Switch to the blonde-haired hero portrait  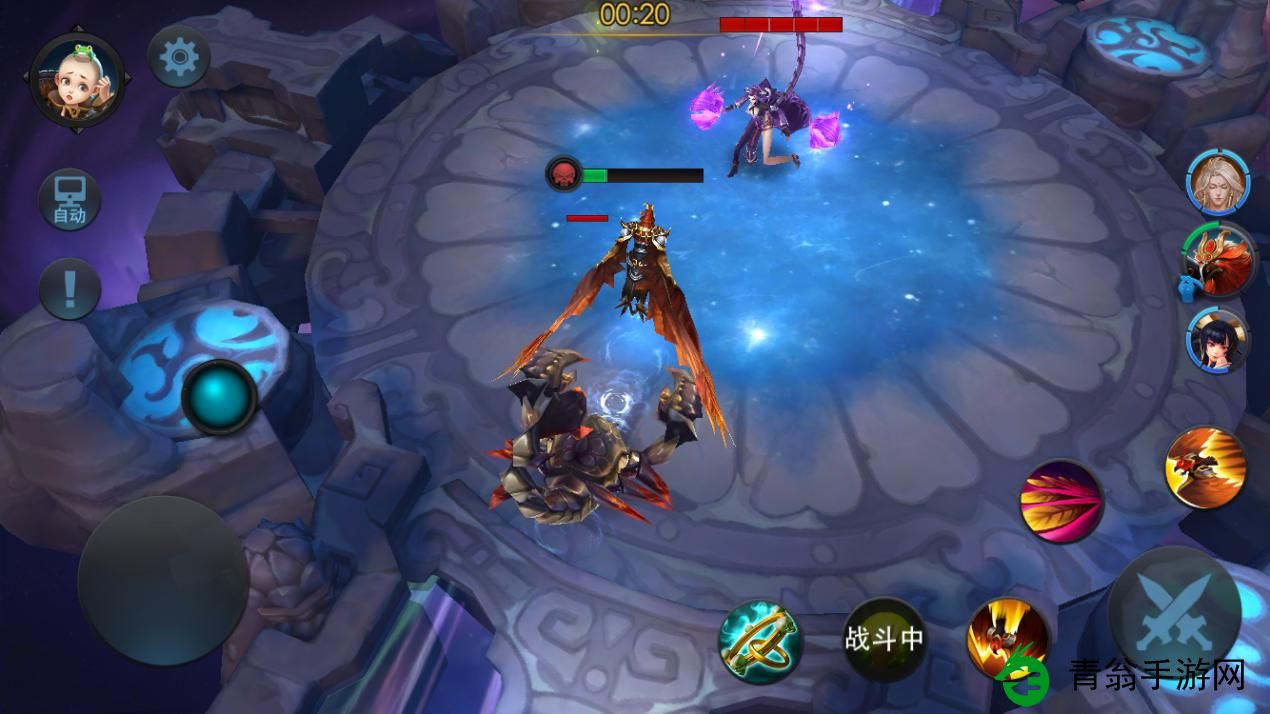1218,183
